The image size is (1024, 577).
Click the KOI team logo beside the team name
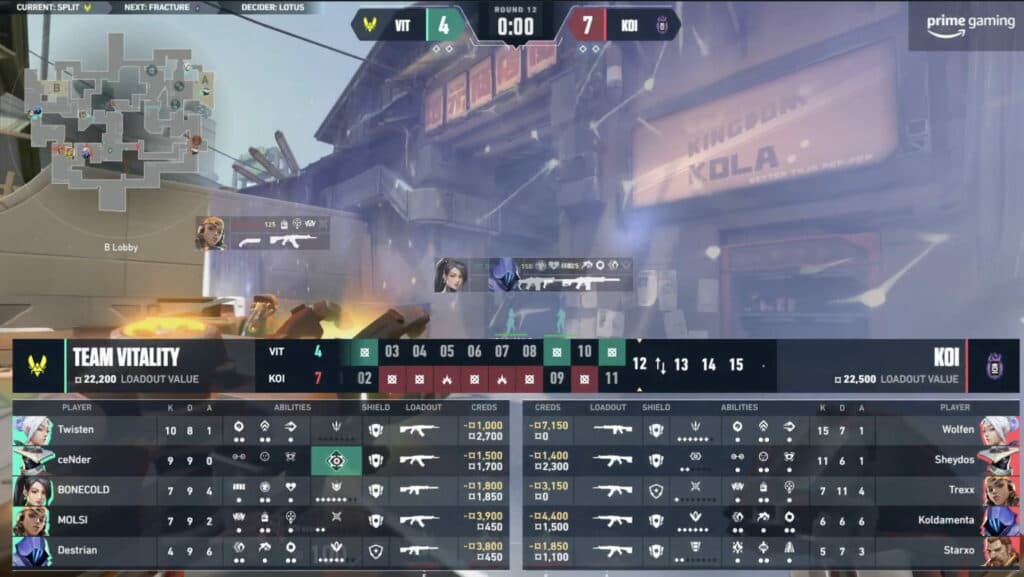[993, 365]
